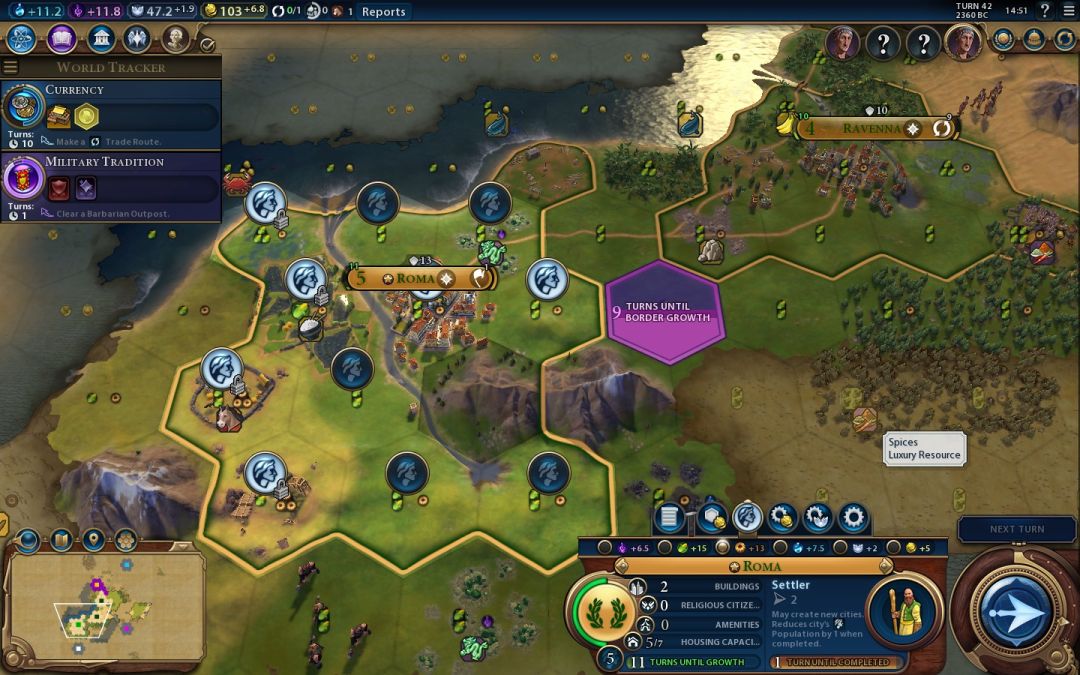The width and height of the screenshot is (1080, 675).
Task: Open the Governments screen
Action: point(99,40)
